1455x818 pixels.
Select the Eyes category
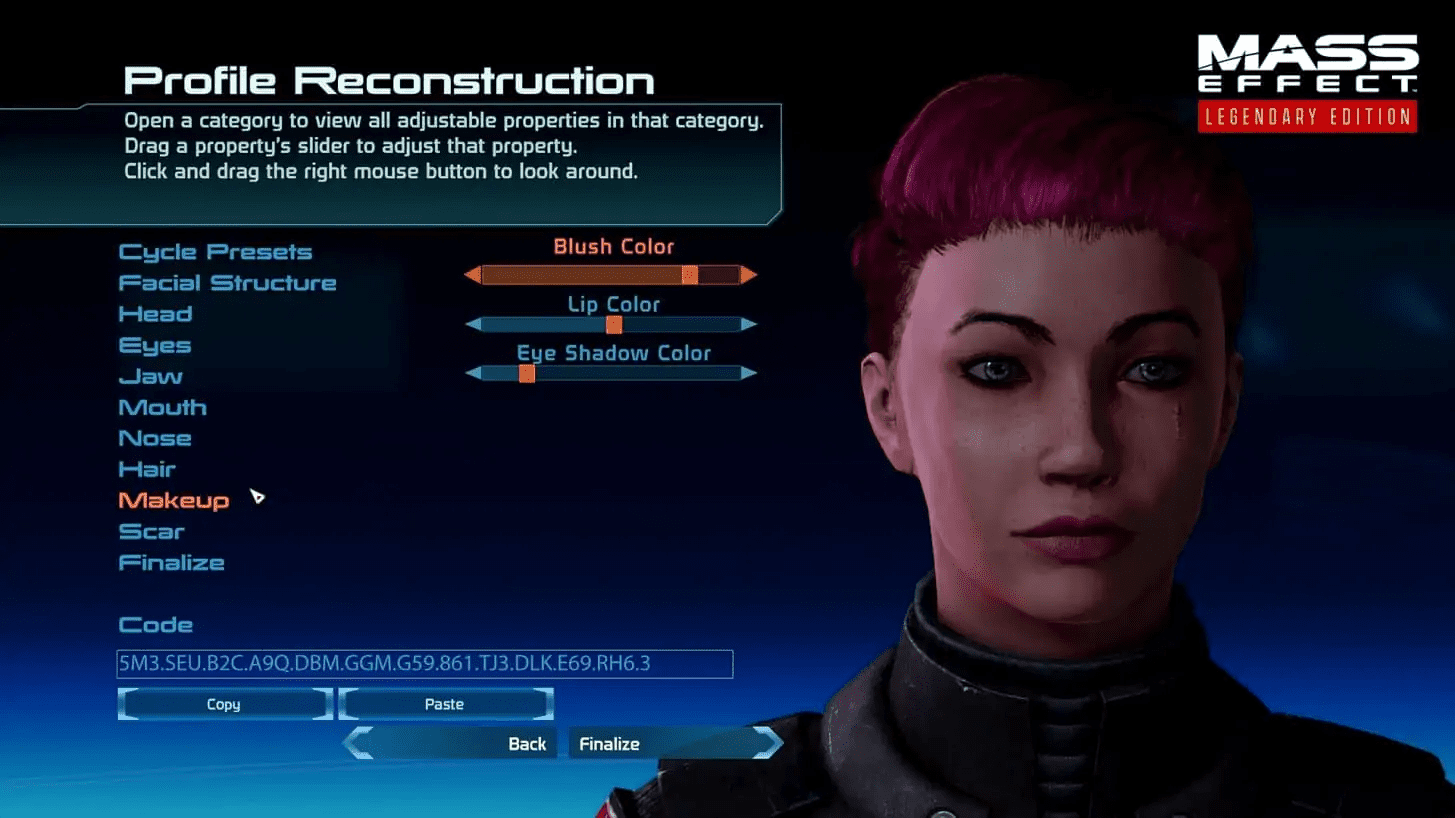click(x=155, y=344)
